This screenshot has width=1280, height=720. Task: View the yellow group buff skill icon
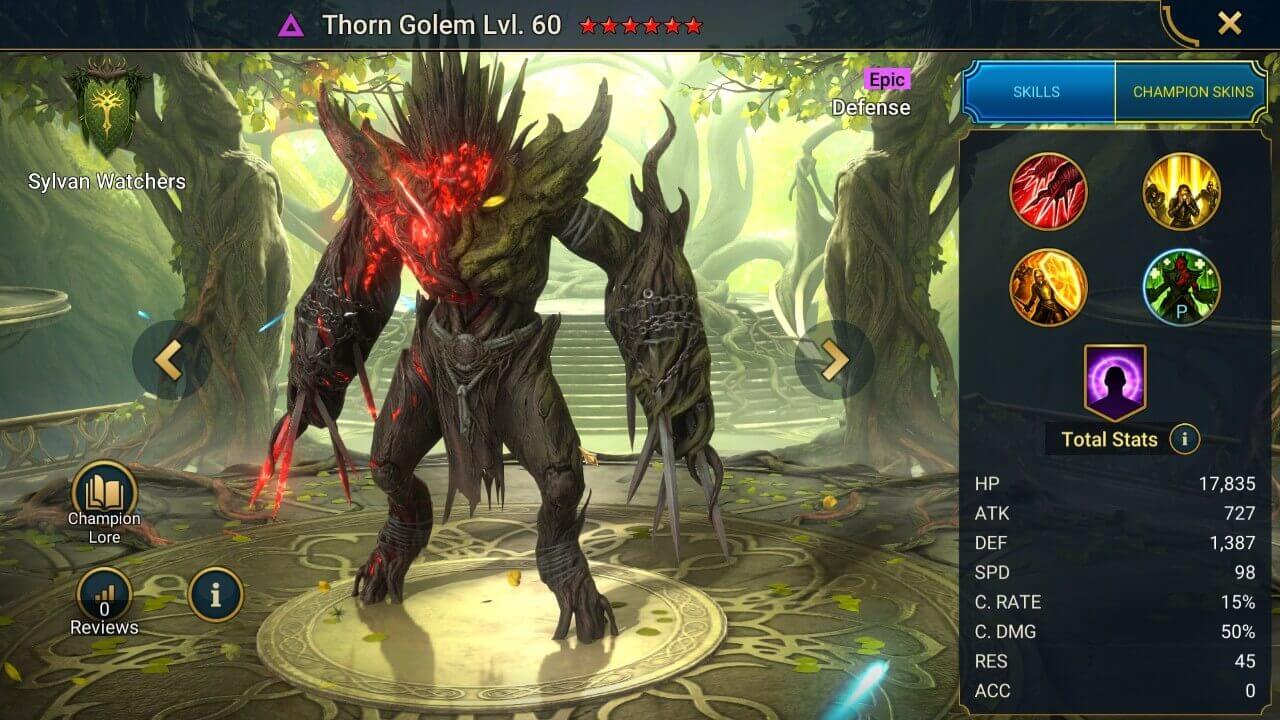pos(1182,192)
